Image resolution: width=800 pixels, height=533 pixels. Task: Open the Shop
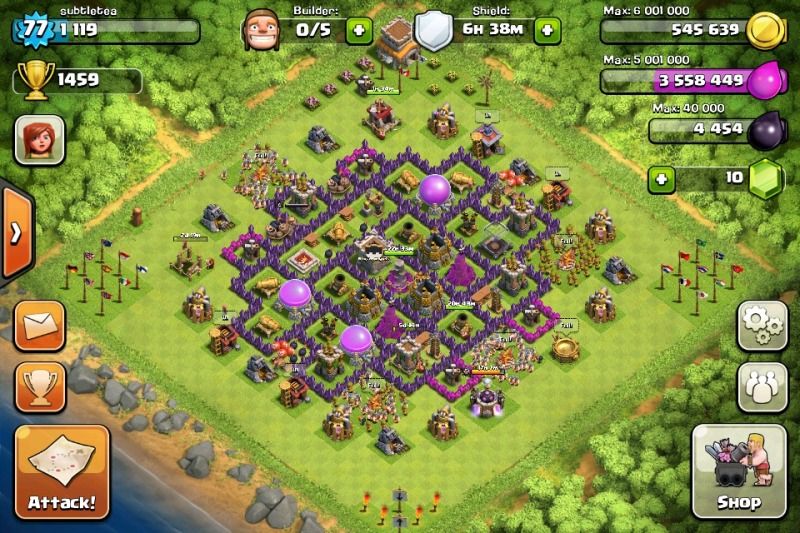738,470
